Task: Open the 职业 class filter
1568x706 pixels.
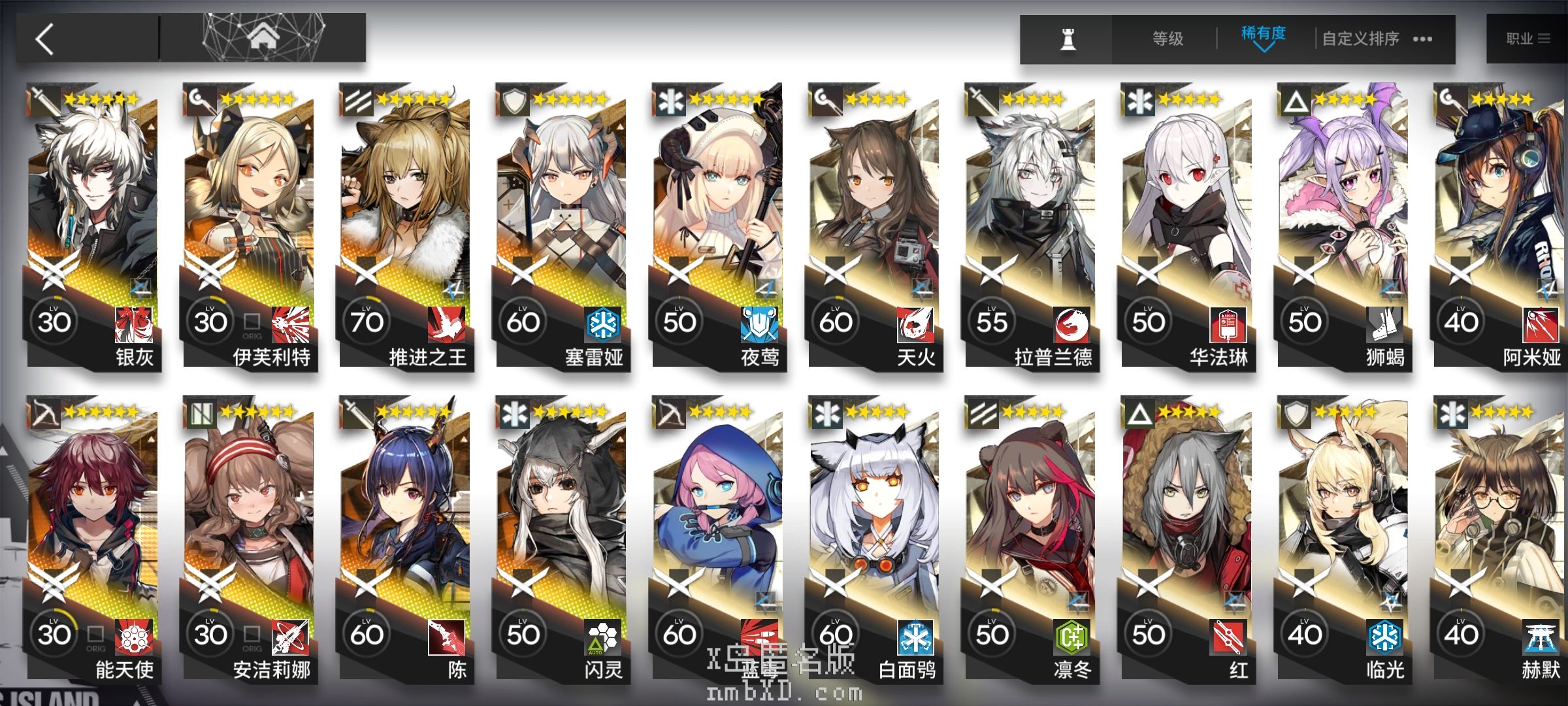Action: pos(1527,39)
